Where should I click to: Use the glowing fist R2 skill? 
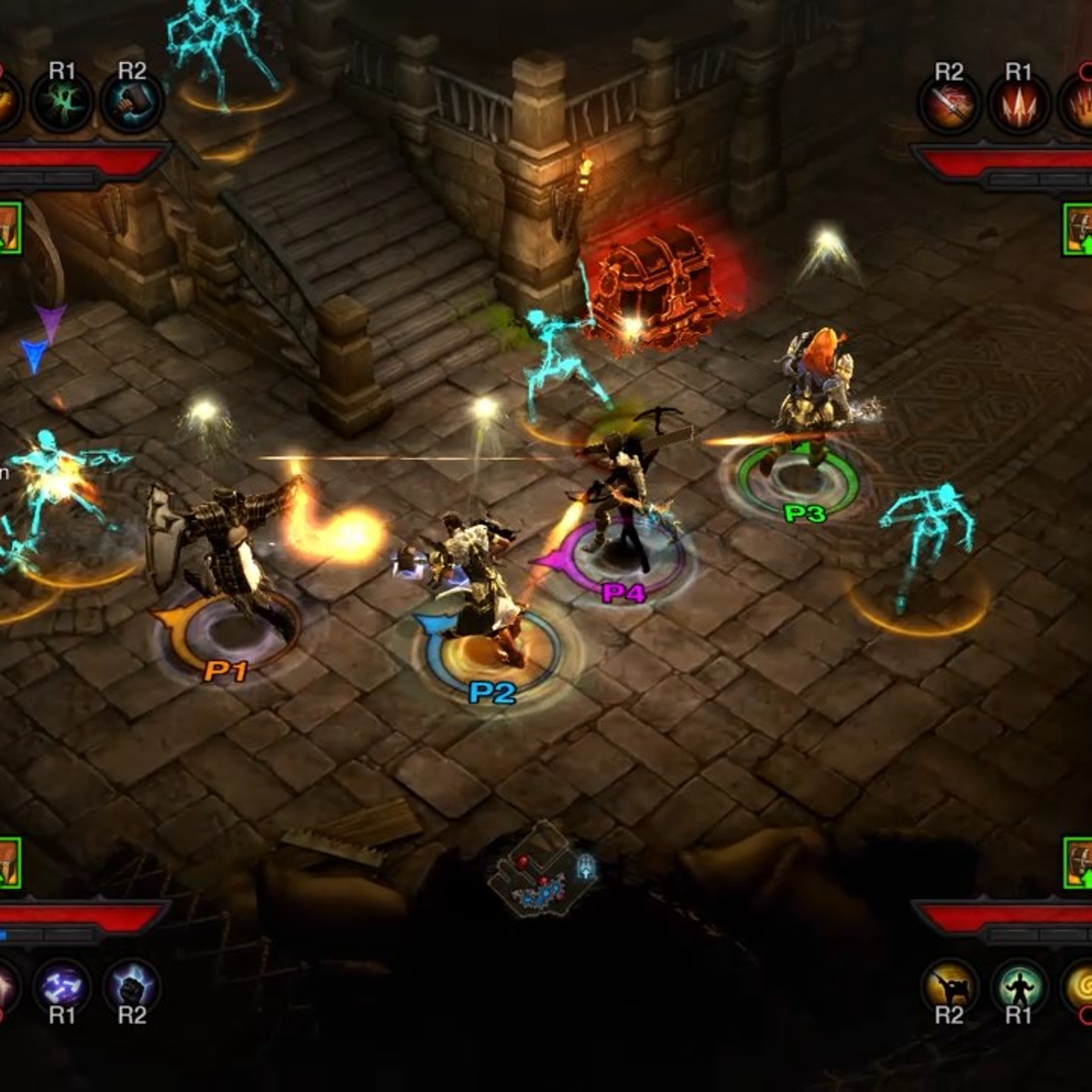(132, 986)
